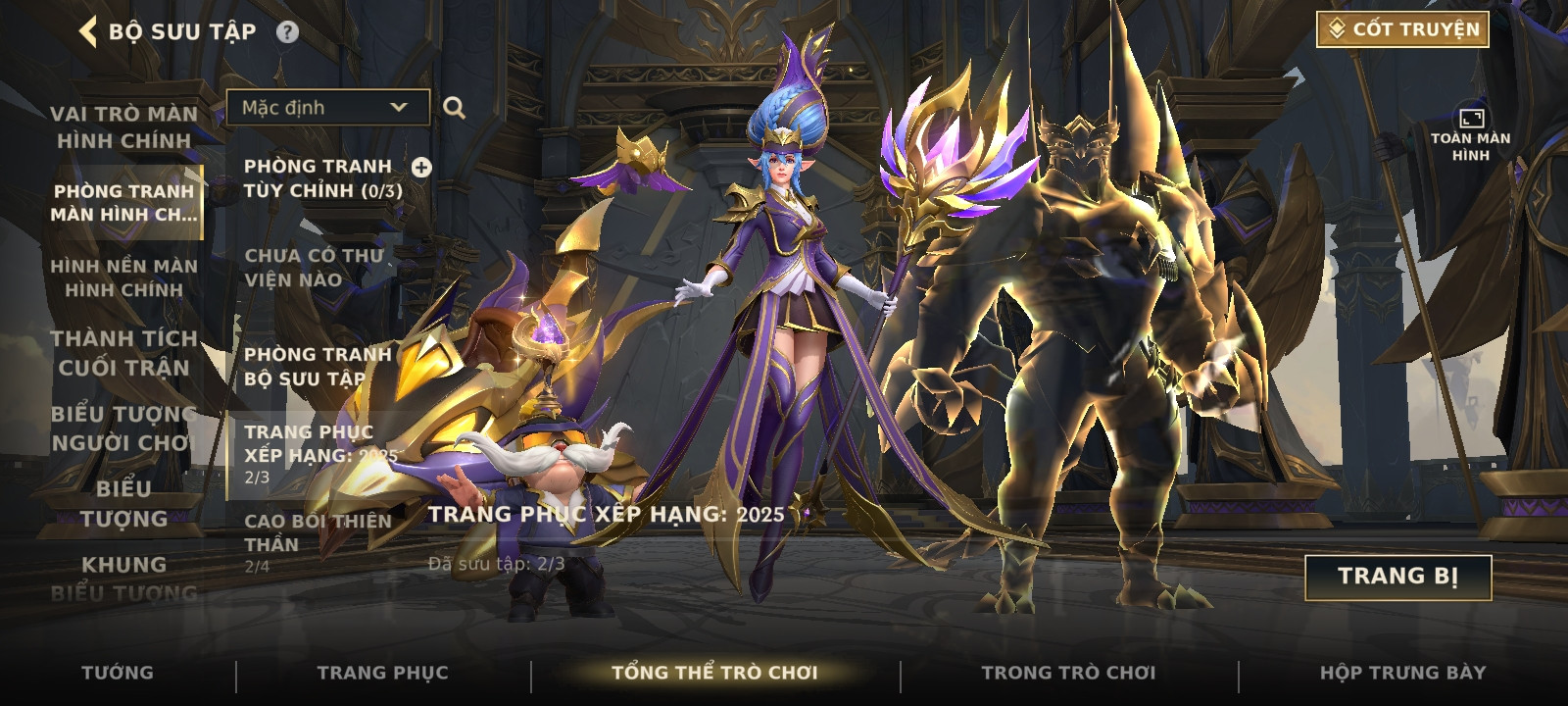Viewport: 1568px width, 706px height.
Task: Add a custom gallery with plus icon
Action: coord(421,168)
